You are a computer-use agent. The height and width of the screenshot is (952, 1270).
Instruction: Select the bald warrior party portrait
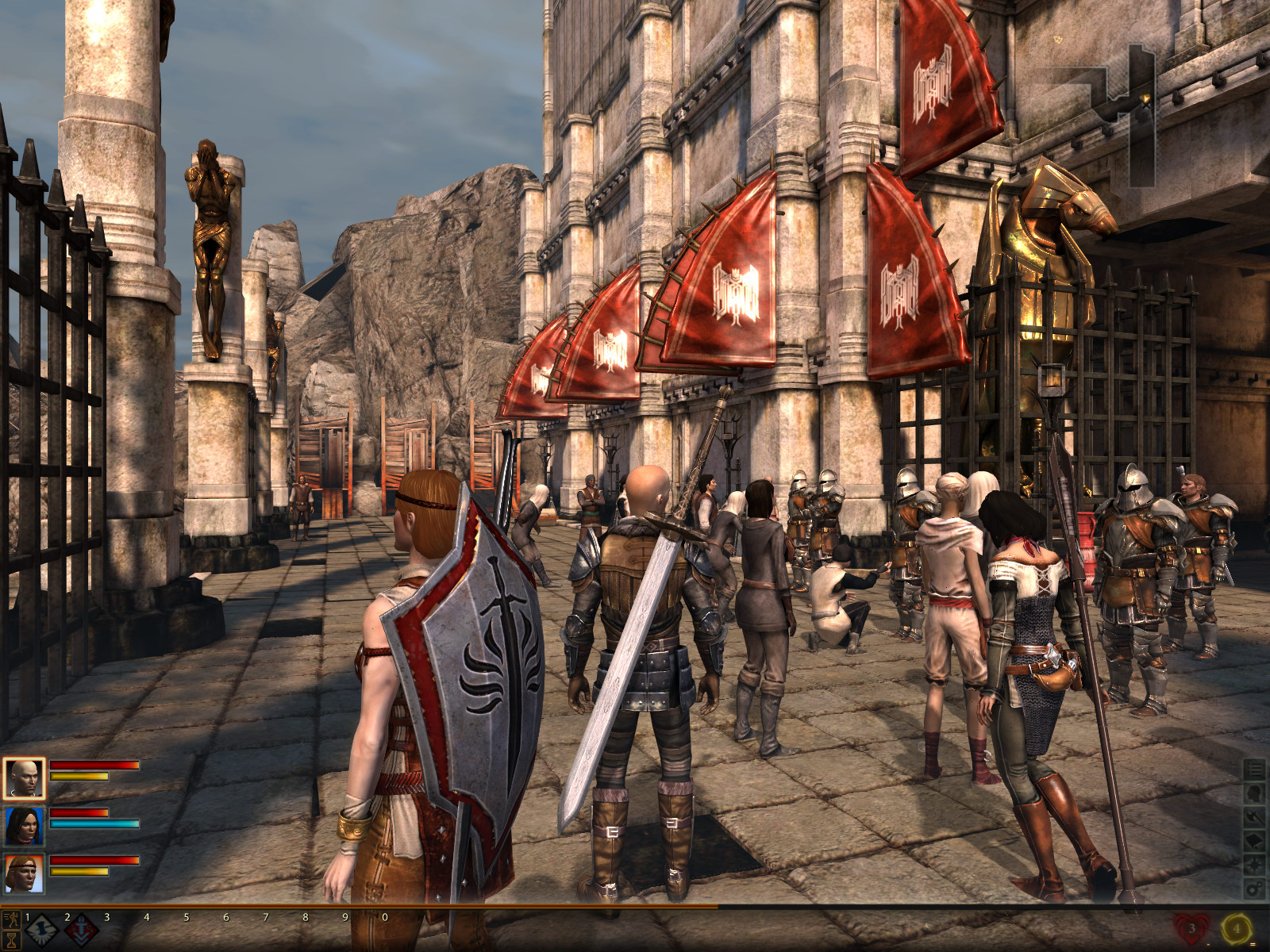pyautogui.click(x=24, y=778)
